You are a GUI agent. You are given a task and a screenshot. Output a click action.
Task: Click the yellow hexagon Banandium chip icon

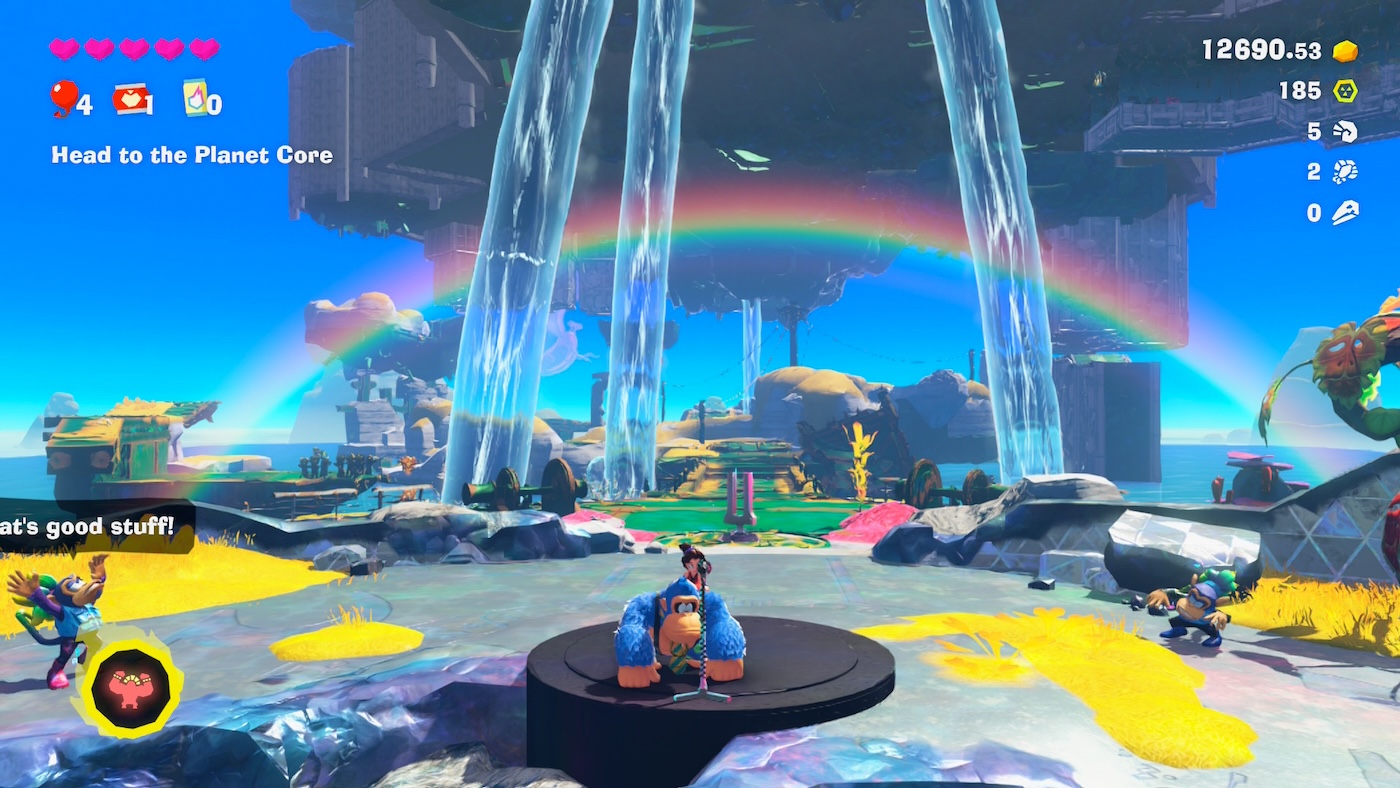(x=1345, y=91)
